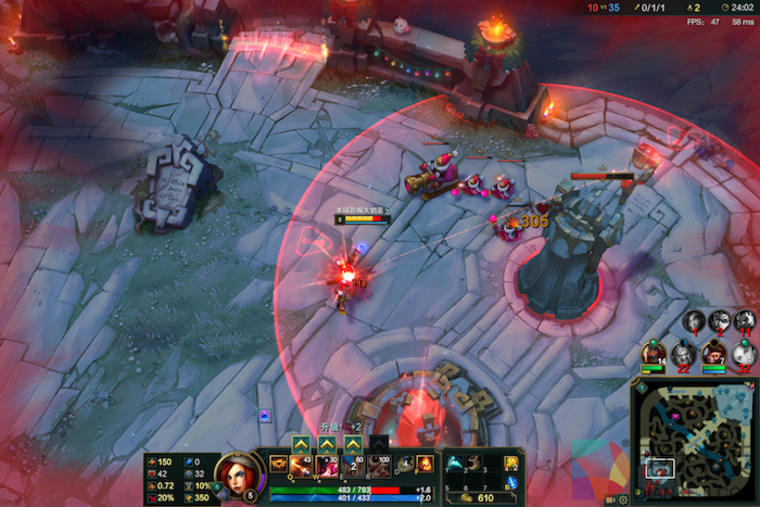Cast the W ability
The height and width of the screenshot is (507, 760).
coord(327,465)
